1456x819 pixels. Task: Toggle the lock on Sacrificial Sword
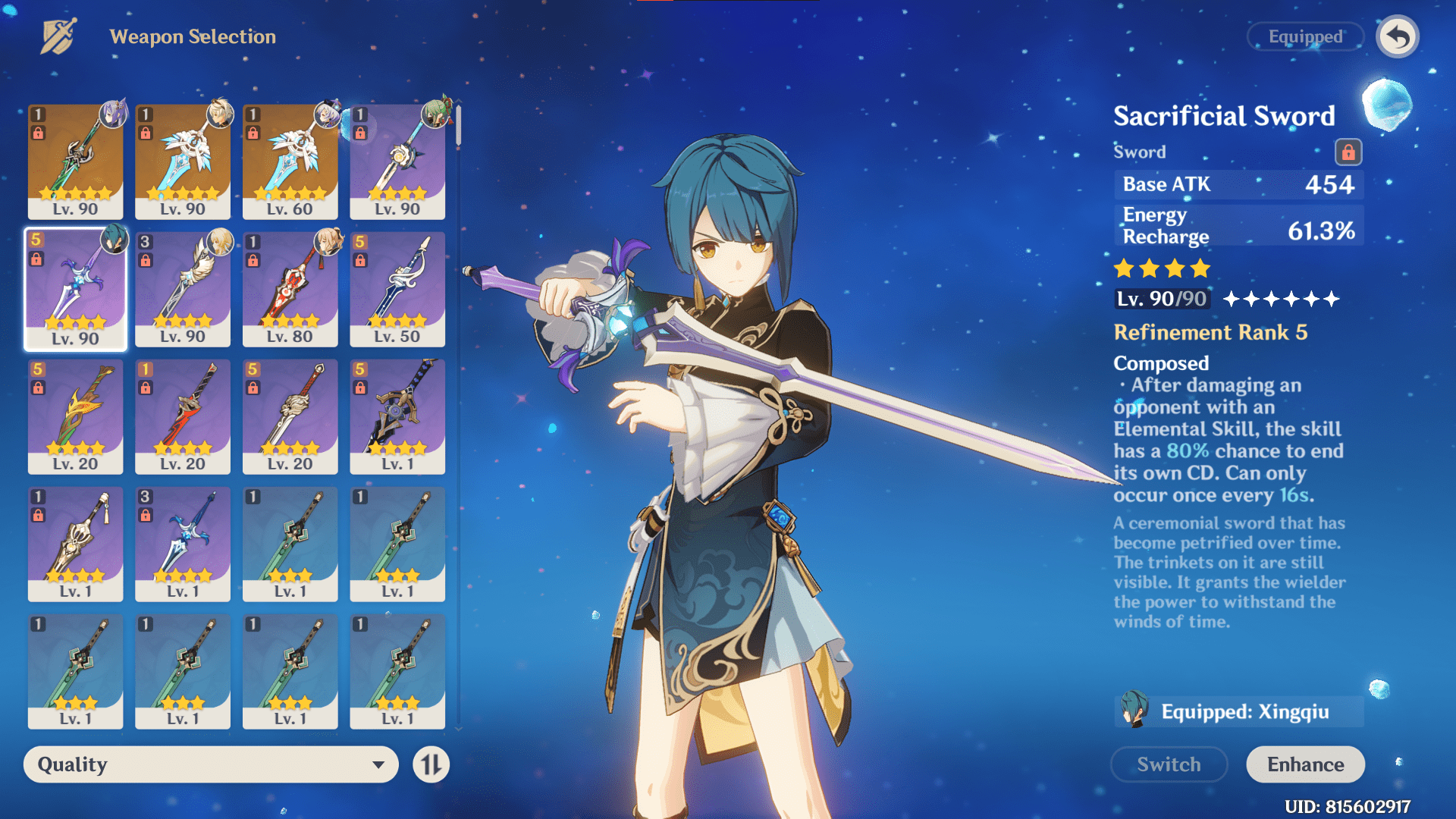[x=1348, y=152]
